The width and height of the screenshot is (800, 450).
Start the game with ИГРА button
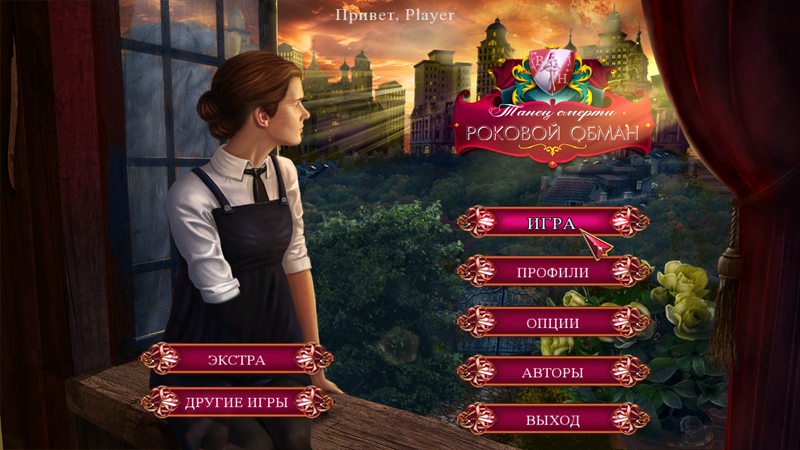[x=552, y=222]
